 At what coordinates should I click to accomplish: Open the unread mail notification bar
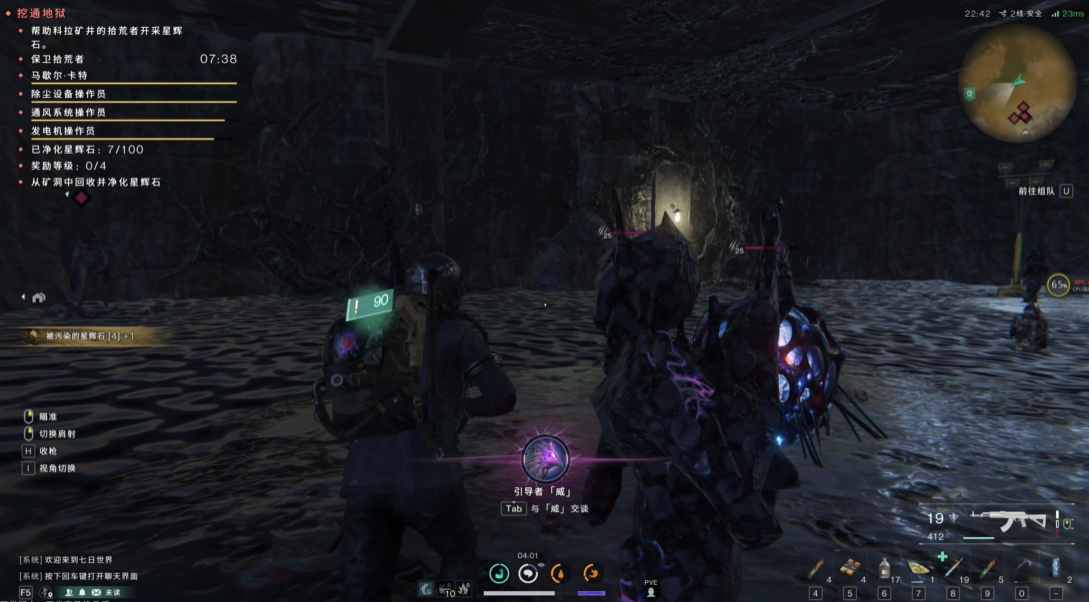(95, 592)
